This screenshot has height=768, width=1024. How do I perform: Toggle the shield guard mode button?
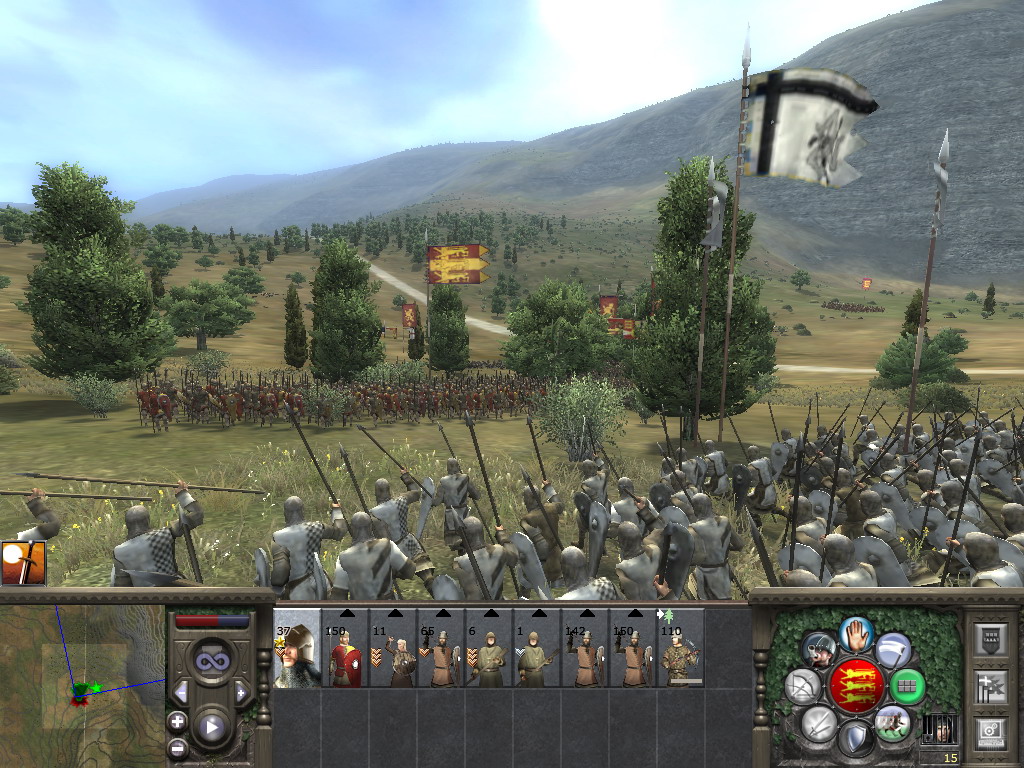click(855, 739)
